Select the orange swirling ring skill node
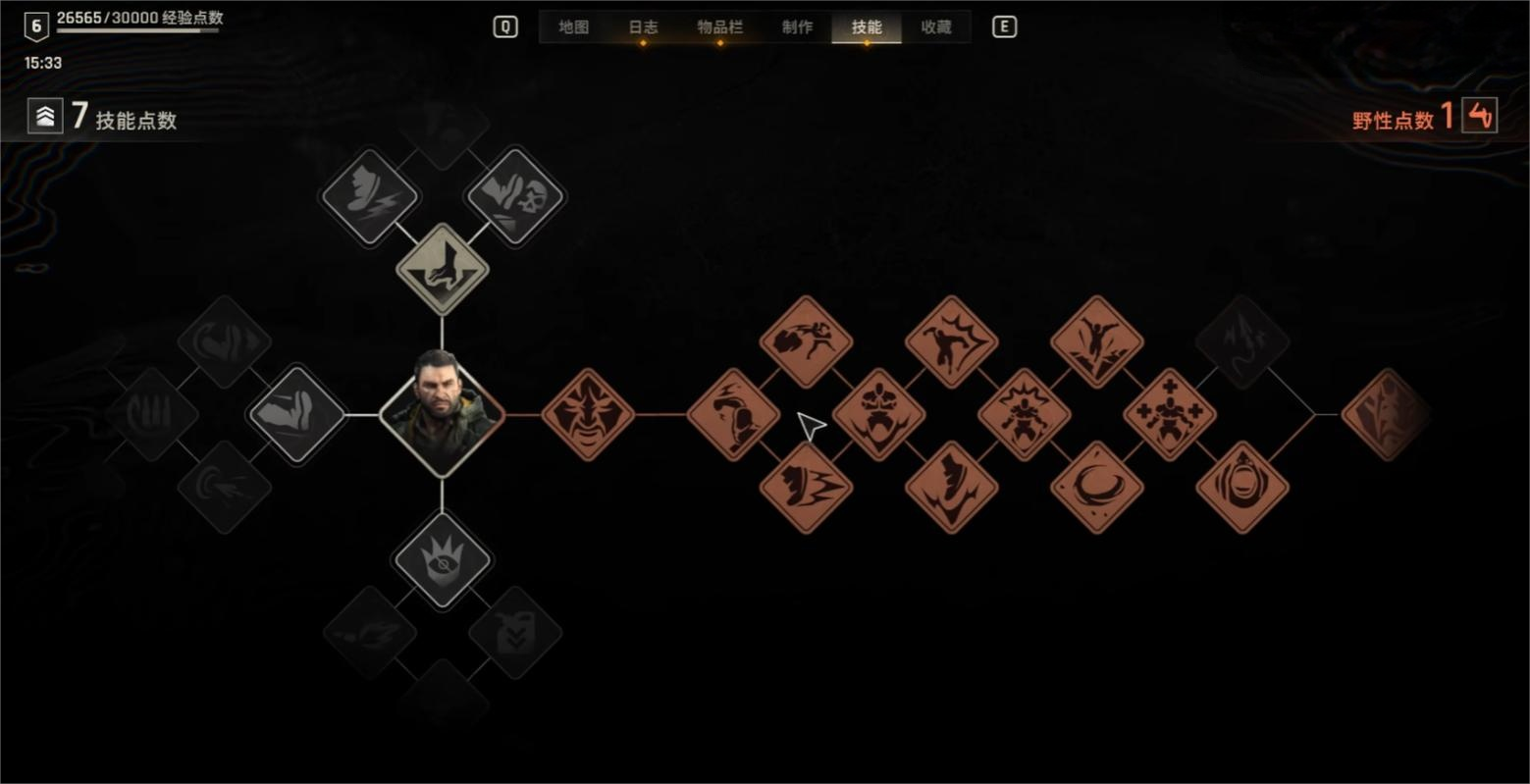The height and width of the screenshot is (784, 1530). coord(1096,487)
